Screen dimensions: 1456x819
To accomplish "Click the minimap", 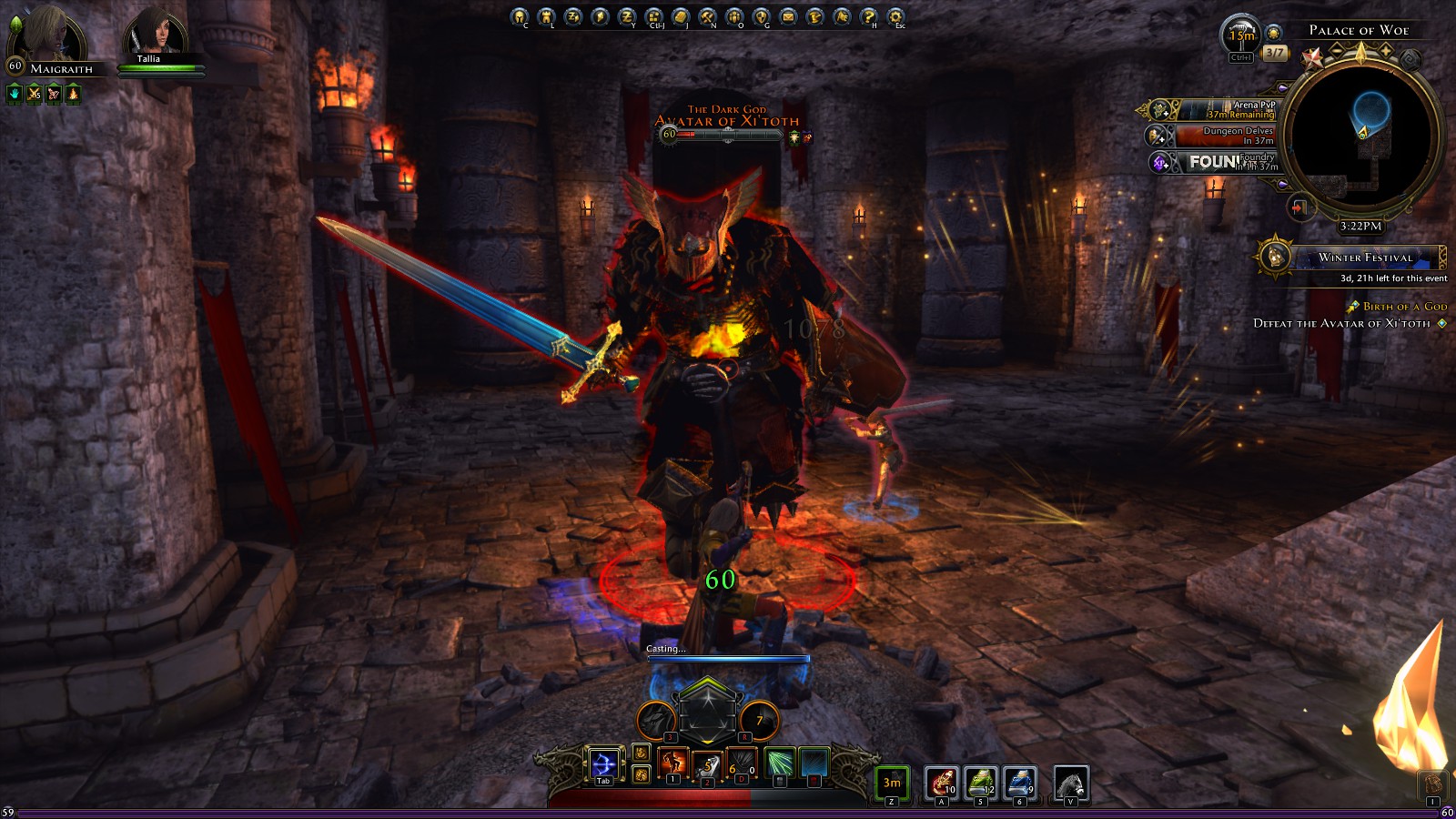I will [1361, 138].
